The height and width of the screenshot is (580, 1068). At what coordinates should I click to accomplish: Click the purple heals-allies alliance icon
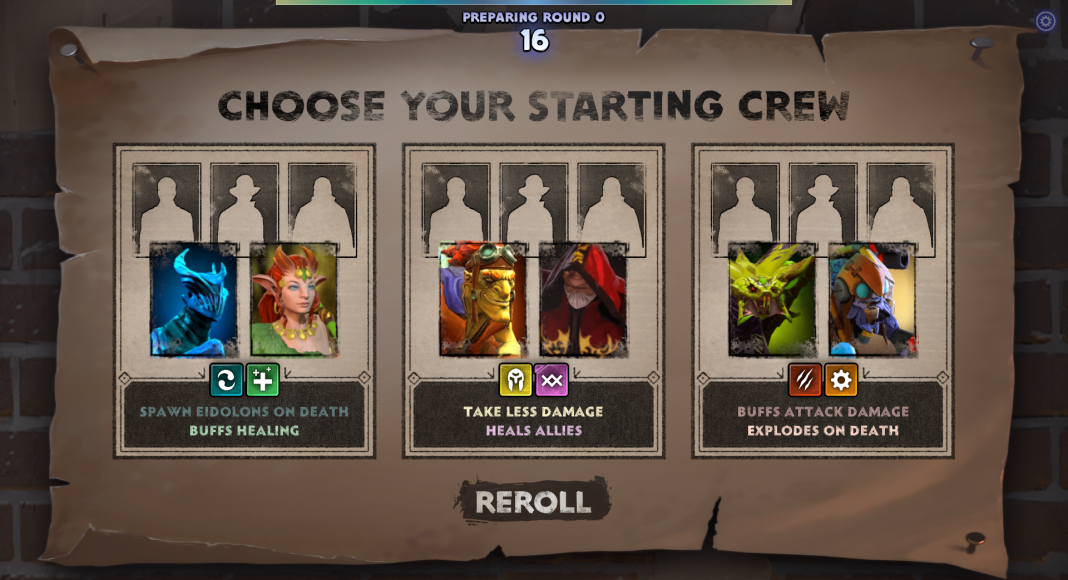click(x=552, y=380)
